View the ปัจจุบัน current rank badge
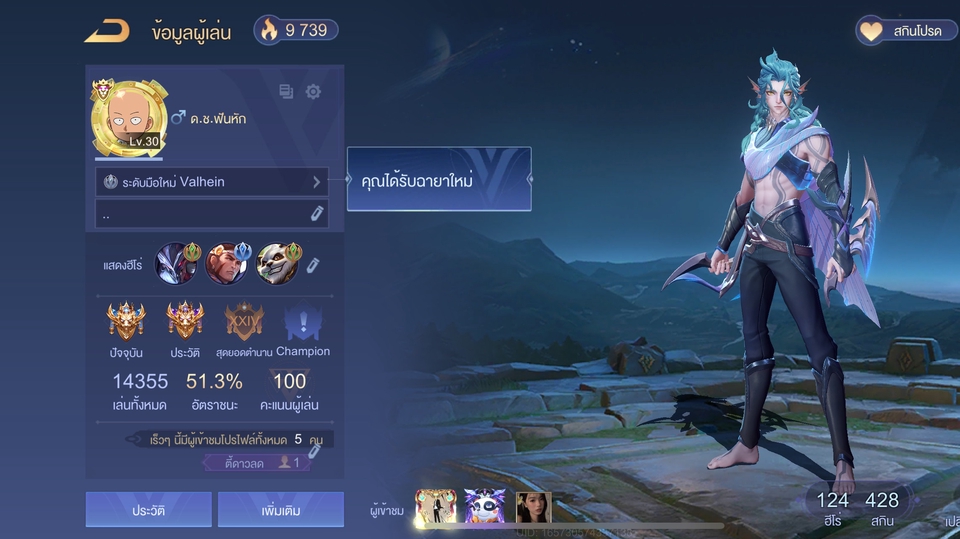 coord(126,323)
